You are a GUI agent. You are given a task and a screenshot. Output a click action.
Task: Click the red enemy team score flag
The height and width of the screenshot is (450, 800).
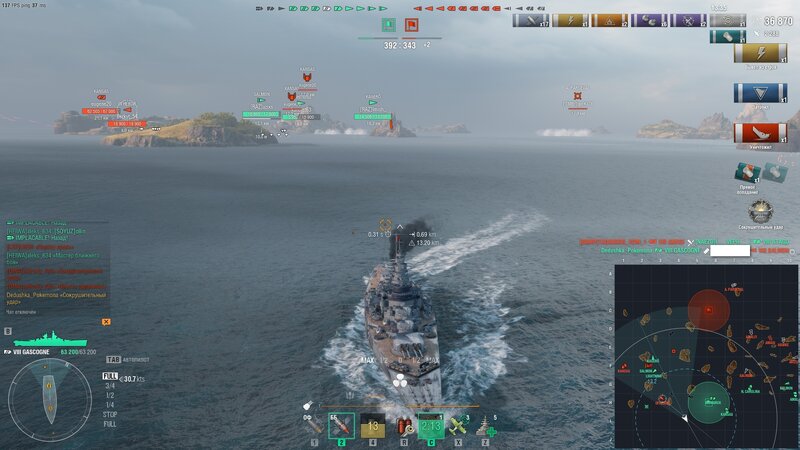point(411,24)
